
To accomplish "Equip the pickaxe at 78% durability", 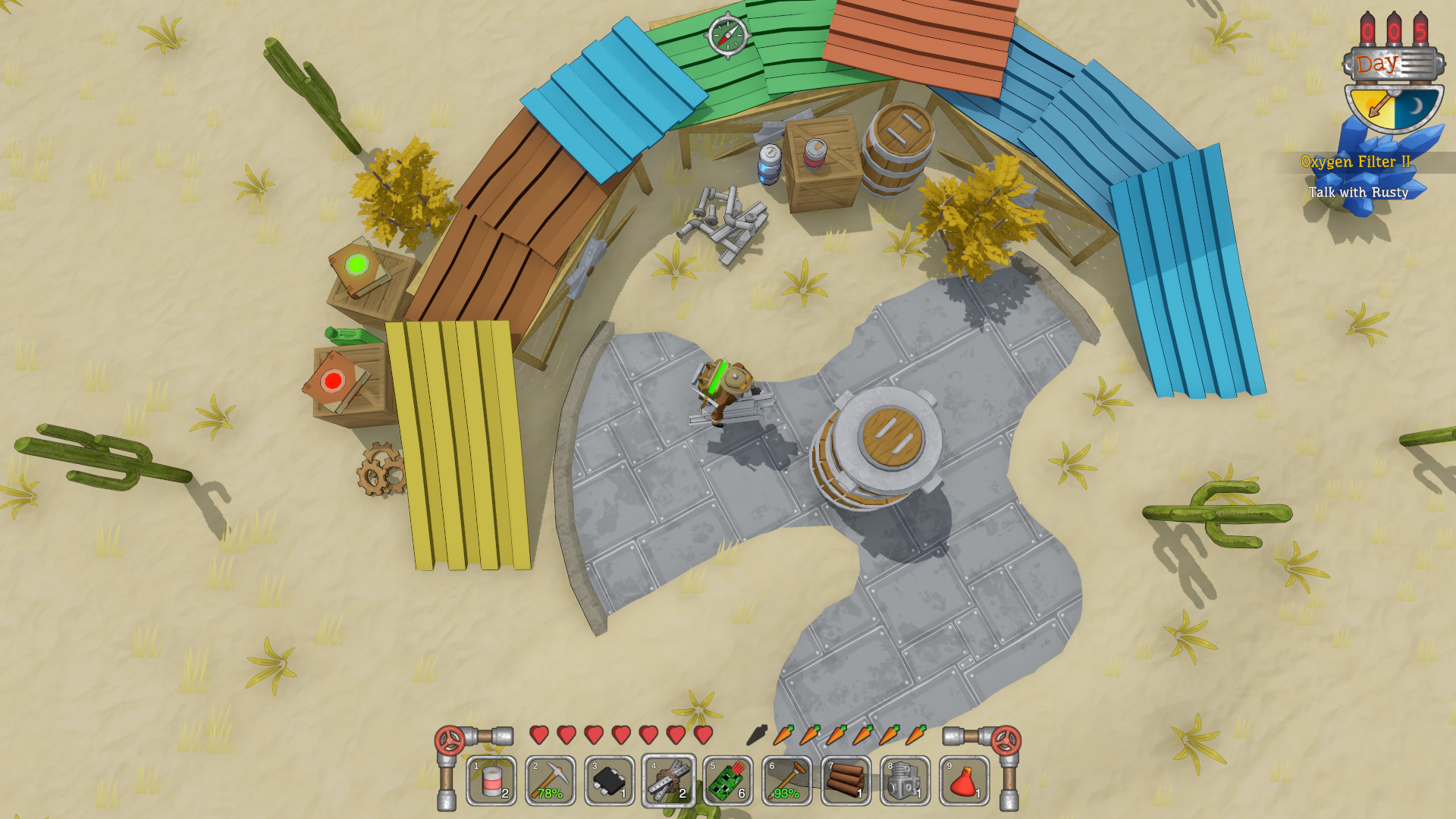I will 551,780.
